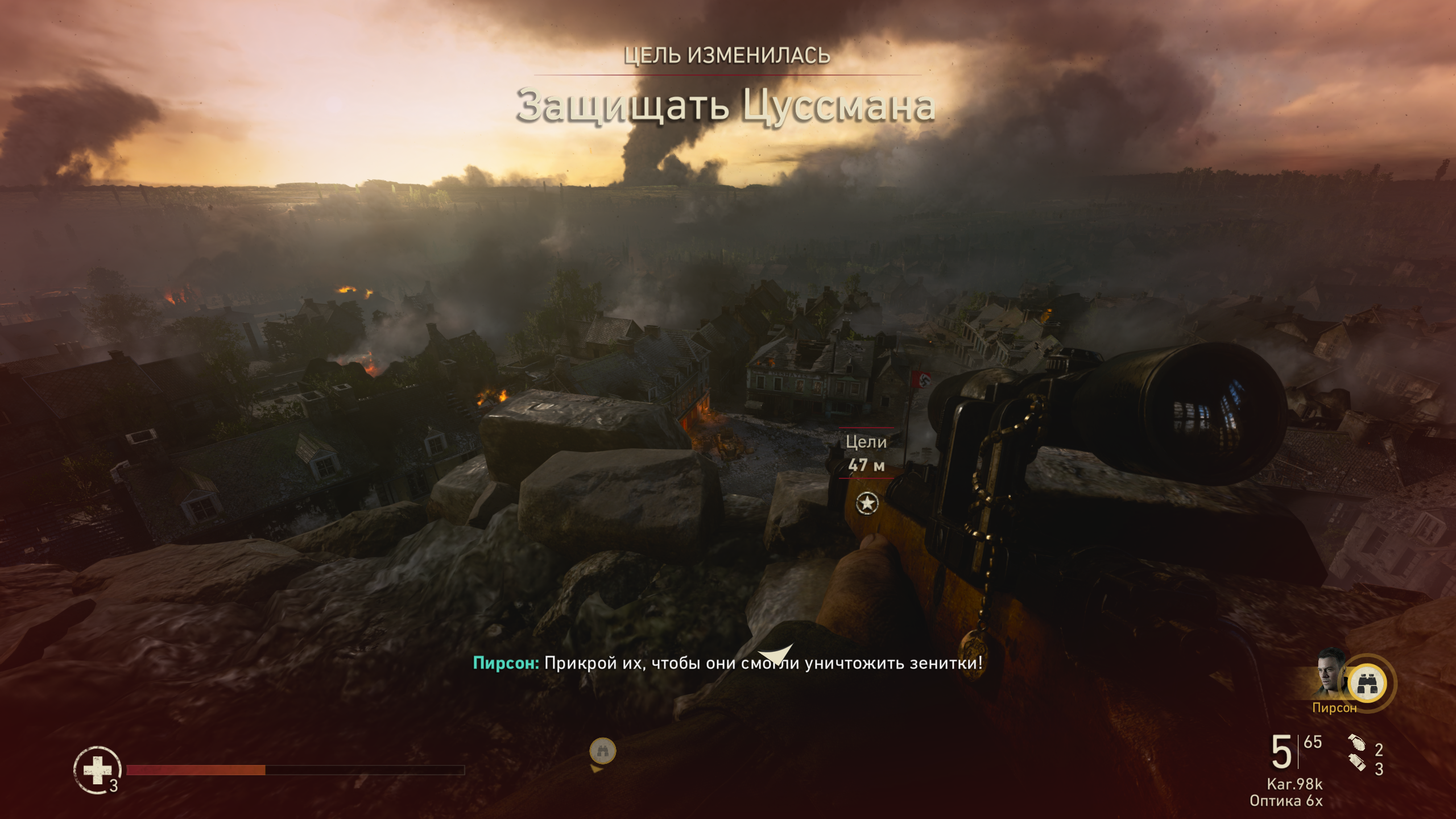The height and width of the screenshot is (819, 1456).
Task: Click the first aid kit icon
Action: (x=97, y=770)
